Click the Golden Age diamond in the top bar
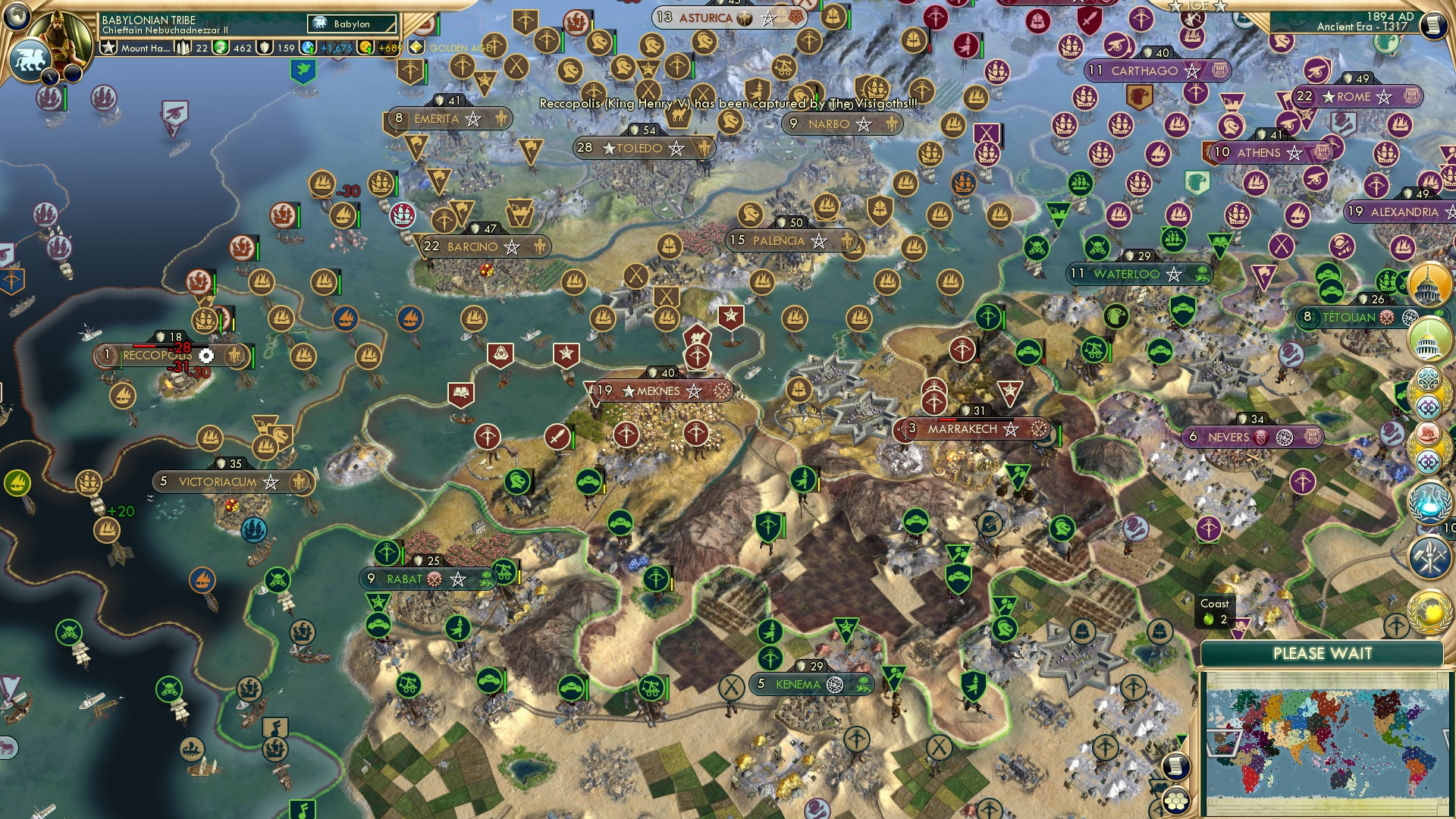The height and width of the screenshot is (819, 1456). 417,47
